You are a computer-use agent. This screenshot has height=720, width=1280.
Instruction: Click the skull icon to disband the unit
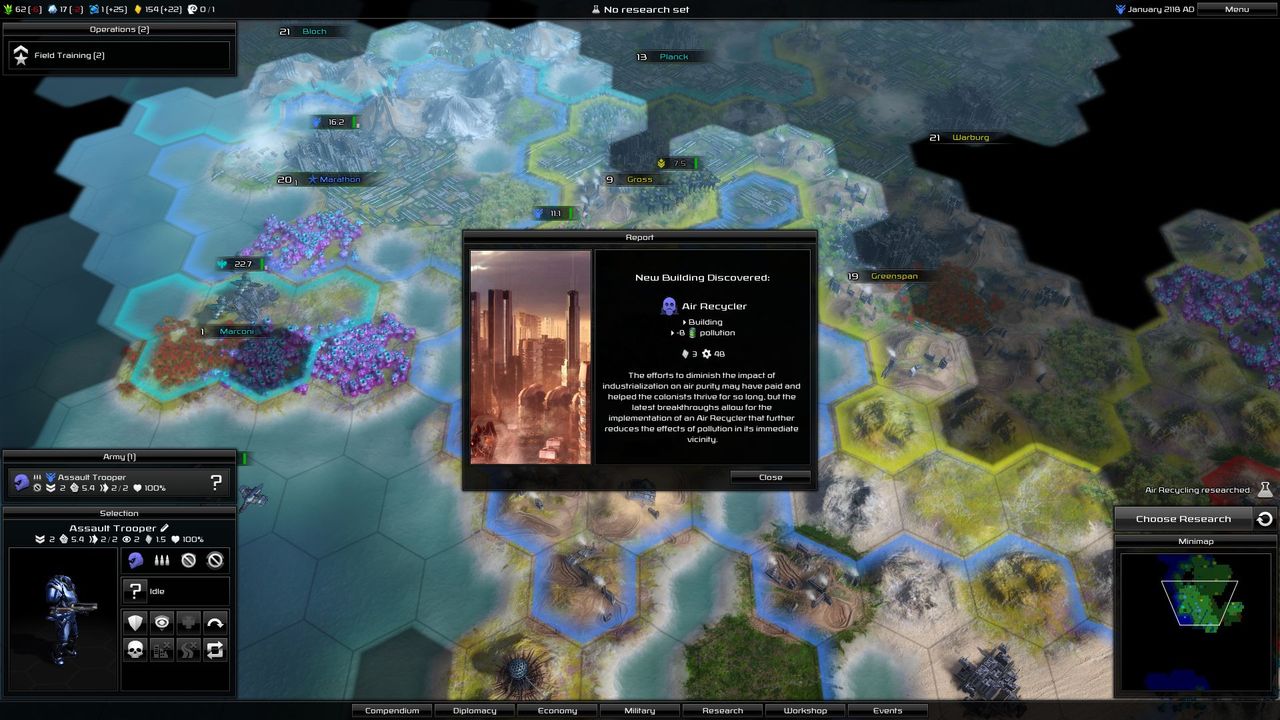tap(134, 649)
